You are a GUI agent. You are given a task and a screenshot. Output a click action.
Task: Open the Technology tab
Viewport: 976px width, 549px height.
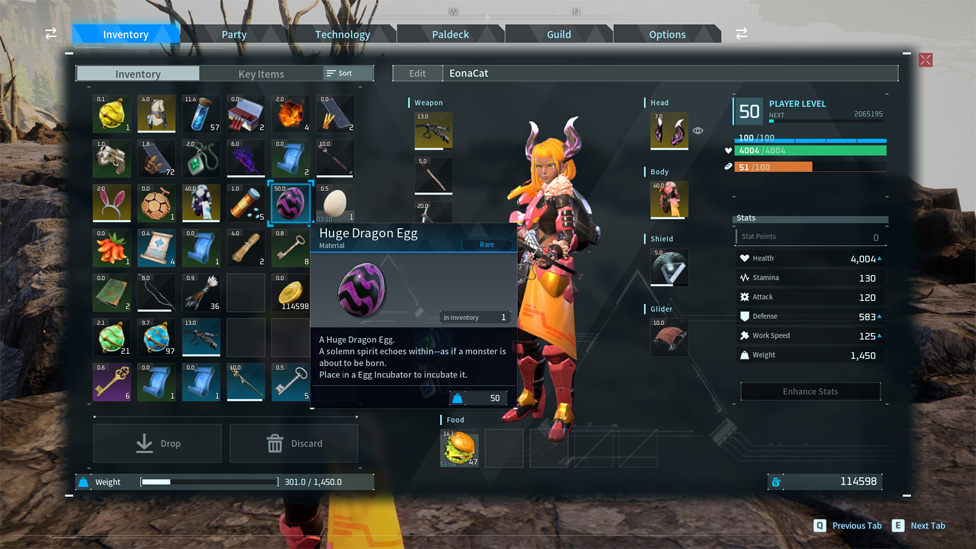(x=342, y=34)
